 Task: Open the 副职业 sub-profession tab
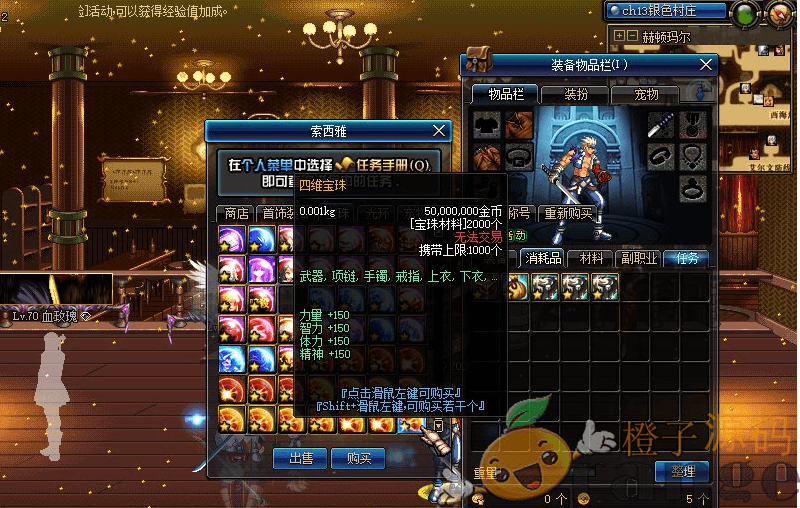639,258
